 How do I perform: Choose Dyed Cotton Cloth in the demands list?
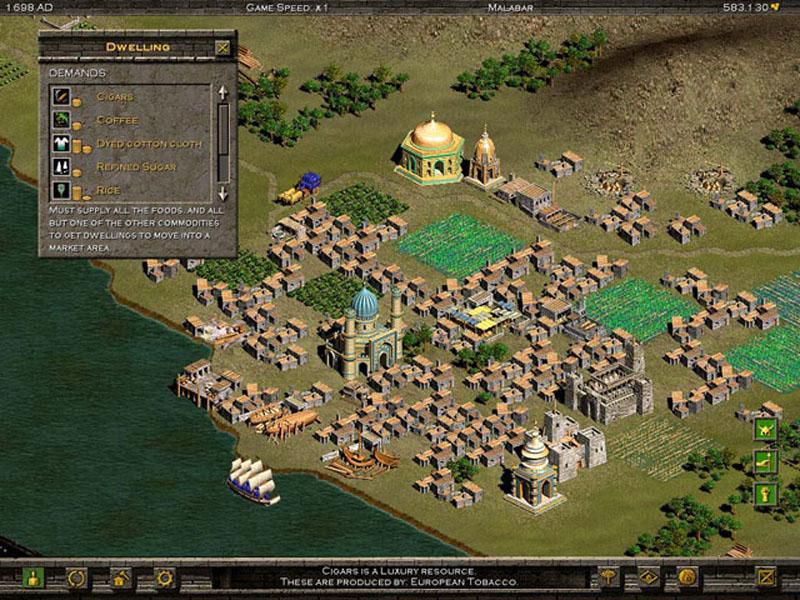click(x=148, y=143)
